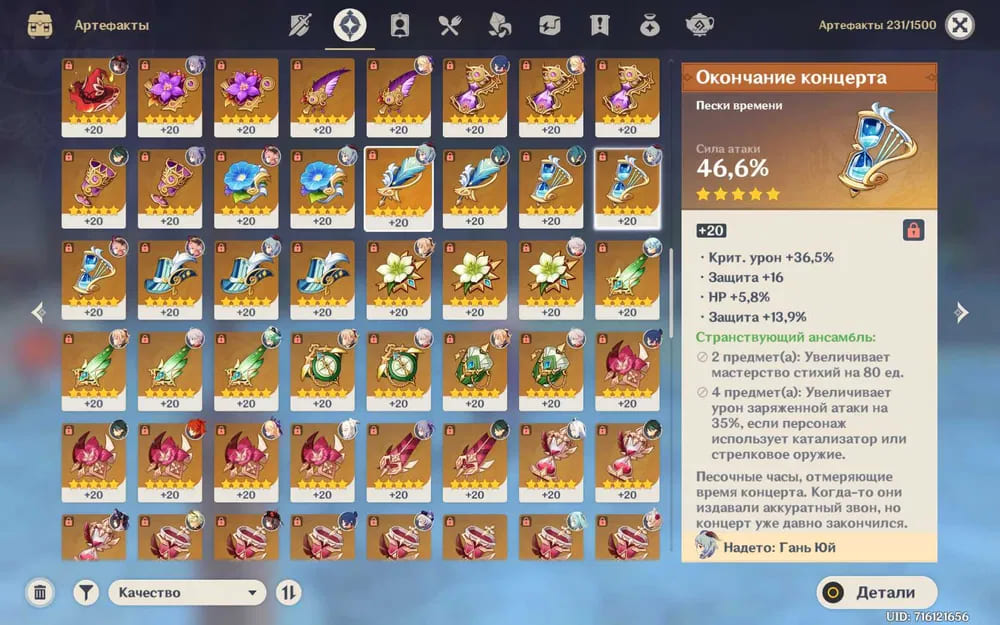Screen dimensions: 1000x625
Task: Click the trash can delete button
Action: [x=40, y=592]
